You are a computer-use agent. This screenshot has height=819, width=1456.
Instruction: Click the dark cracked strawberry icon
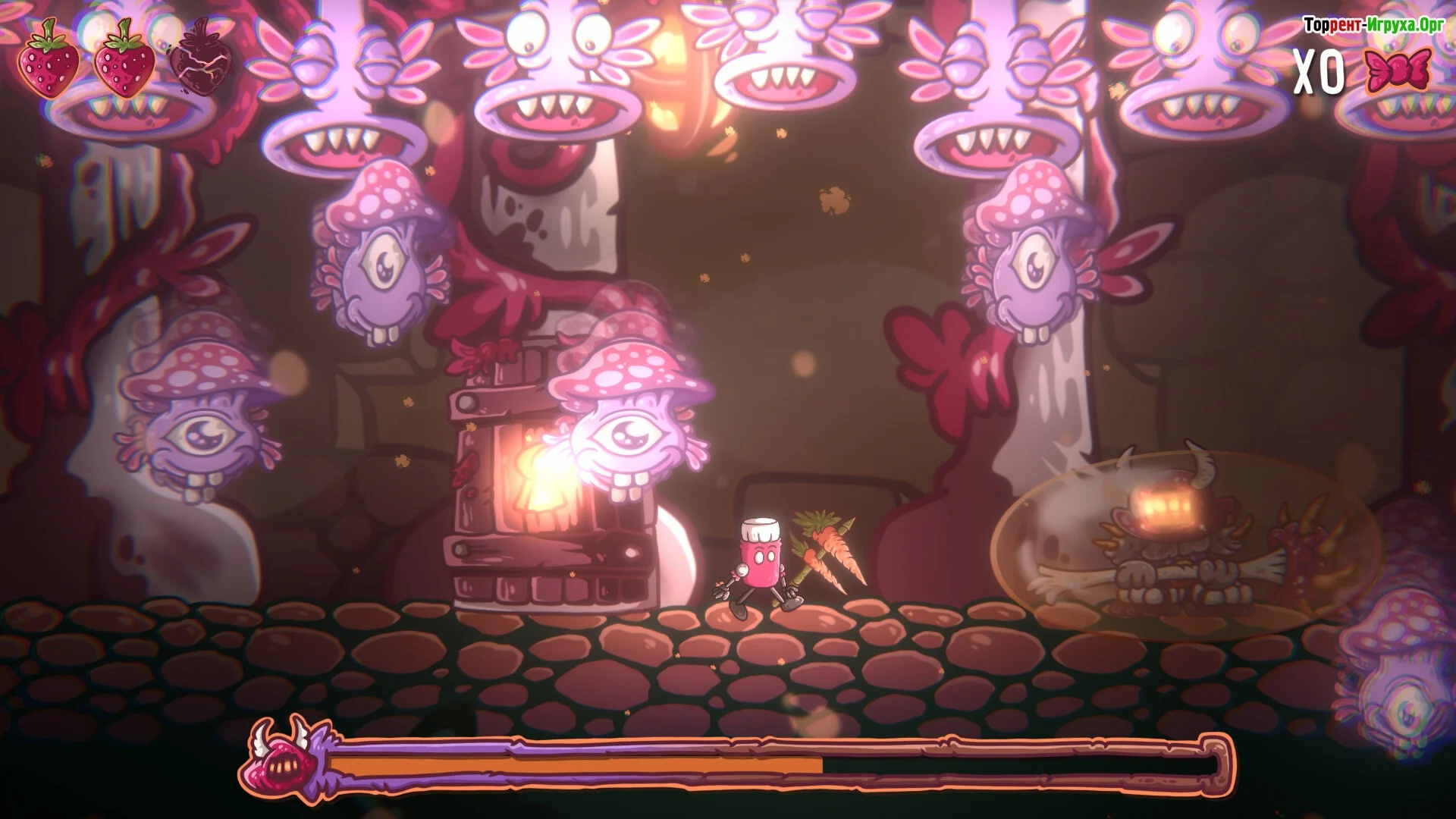199,59
